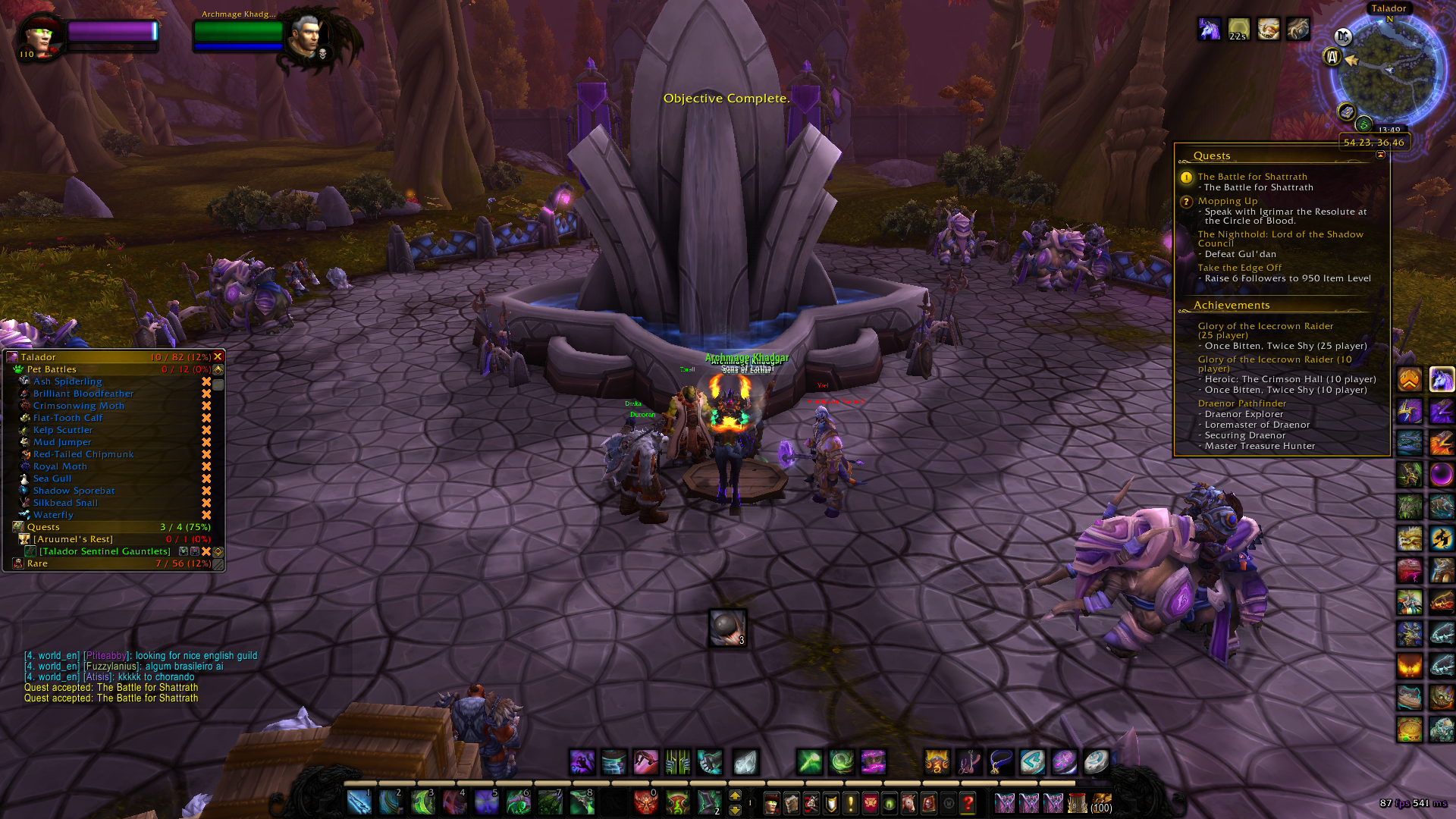Image resolution: width=1456 pixels, height=819 pixels.
Task: Select Ash Spiderling in pet list
Action: point(67,381)
